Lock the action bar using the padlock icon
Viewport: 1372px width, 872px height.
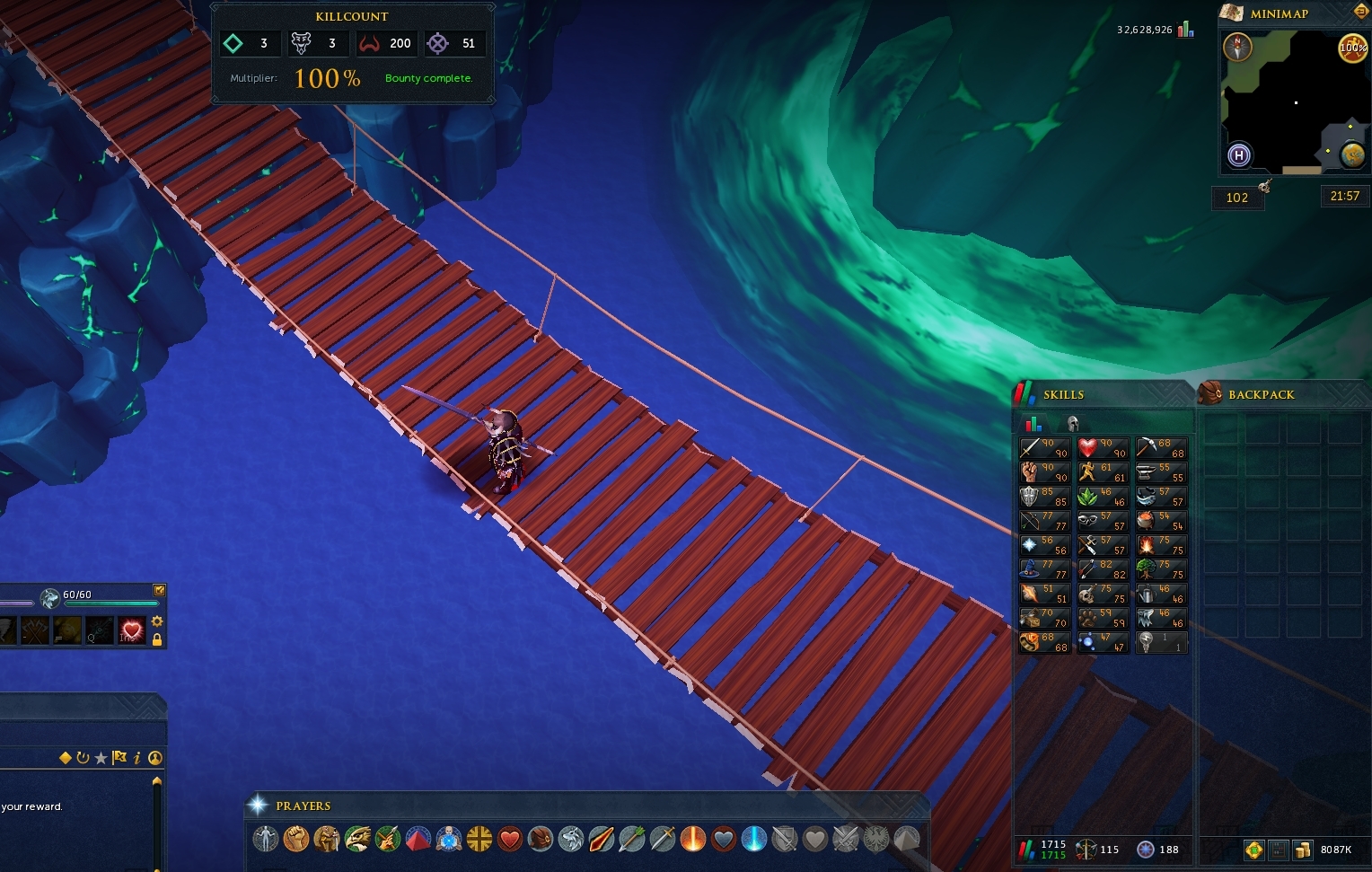(x=156, y=638)
